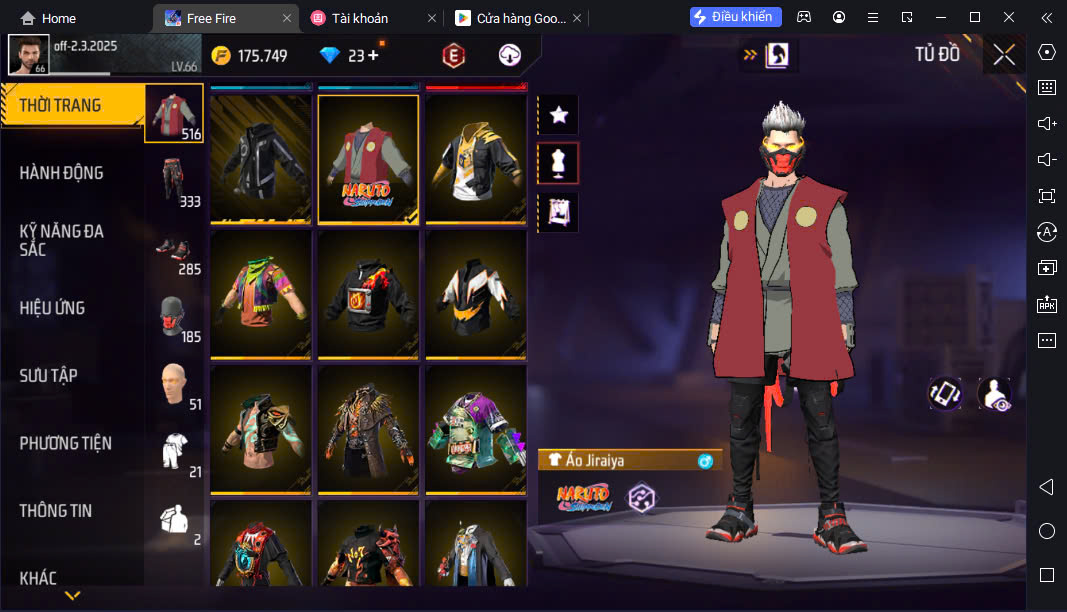Open the HÀNH ĐỘNG category
Viewport: 1067px width, 612px height.
[62, 173]
